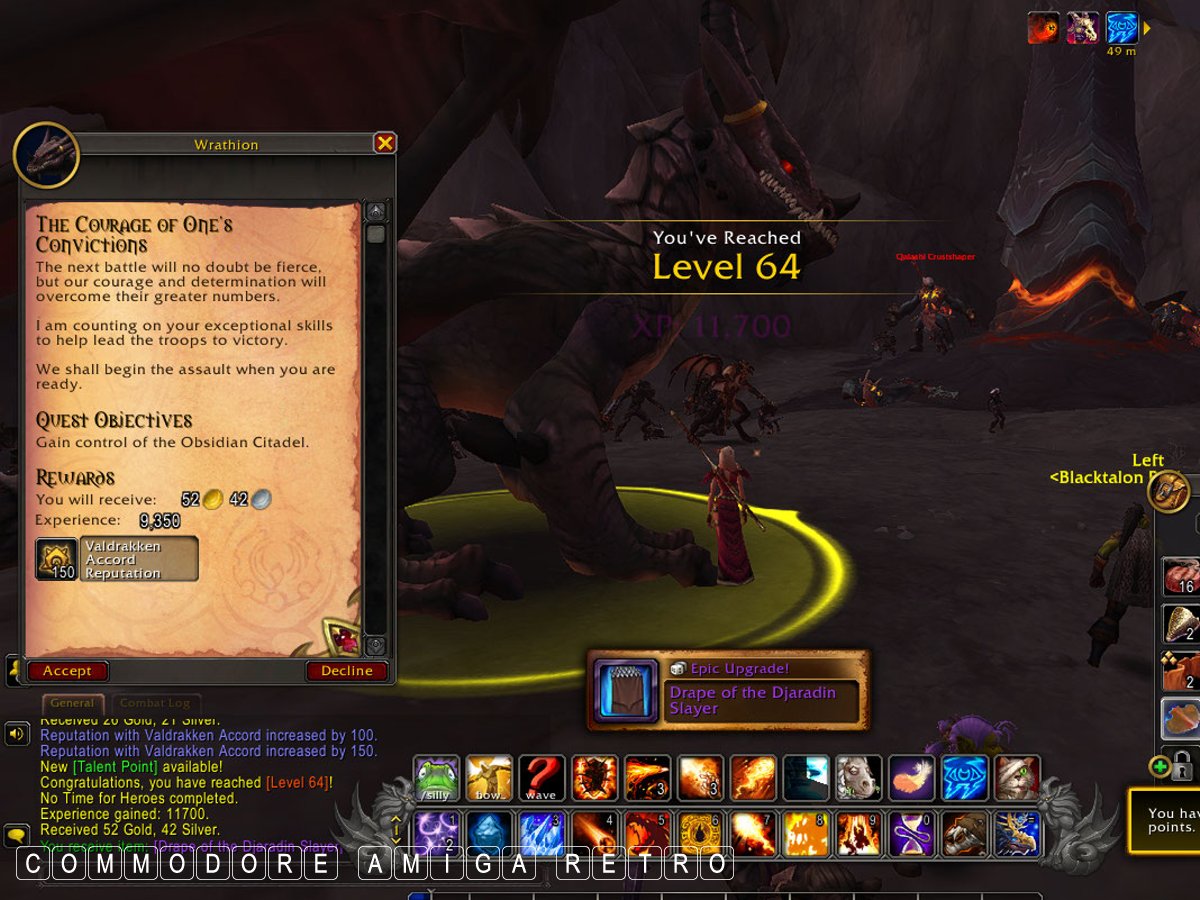
Task: Click the Drape of the Djaradin Slayer upgrade
Action: tap(728, 690)
